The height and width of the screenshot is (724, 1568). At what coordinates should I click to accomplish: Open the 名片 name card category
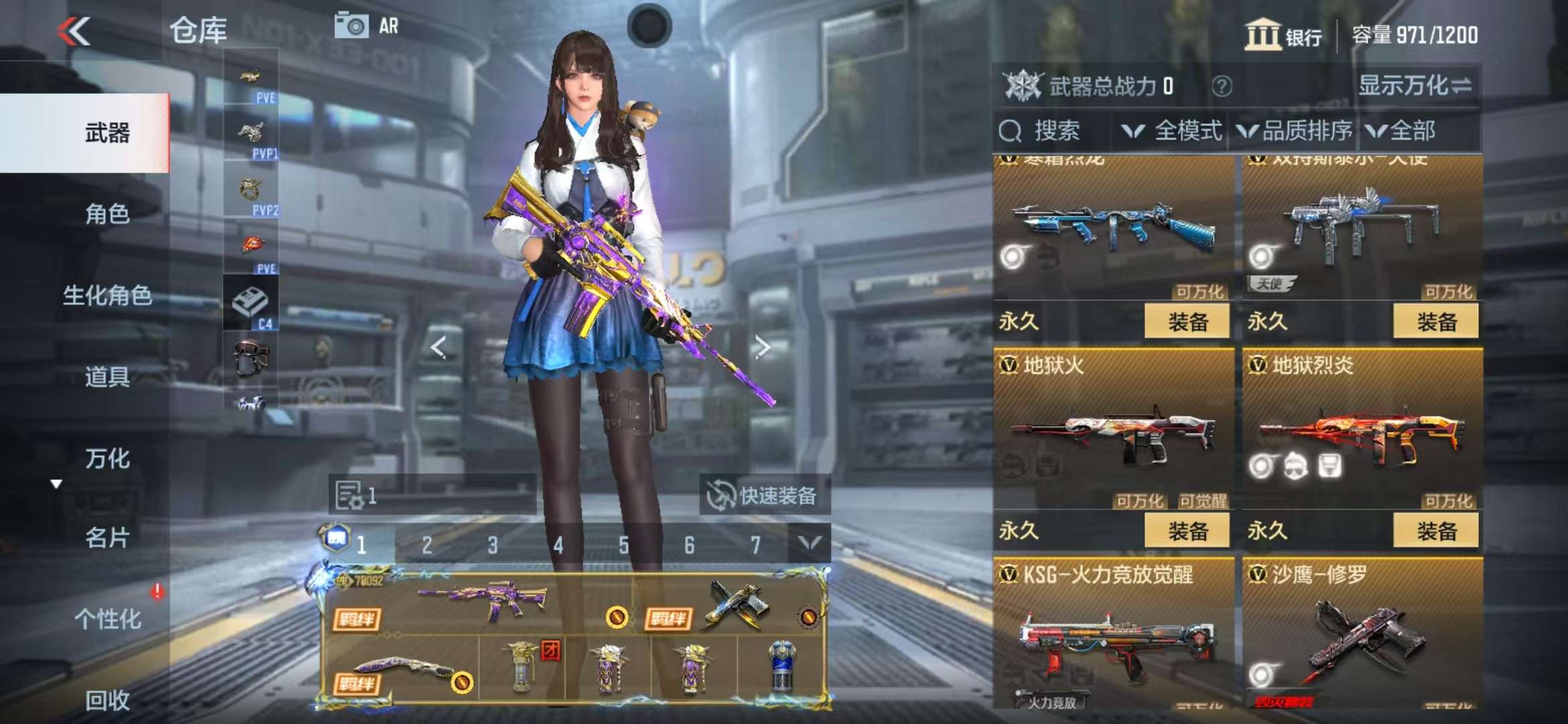coord(107,538)
